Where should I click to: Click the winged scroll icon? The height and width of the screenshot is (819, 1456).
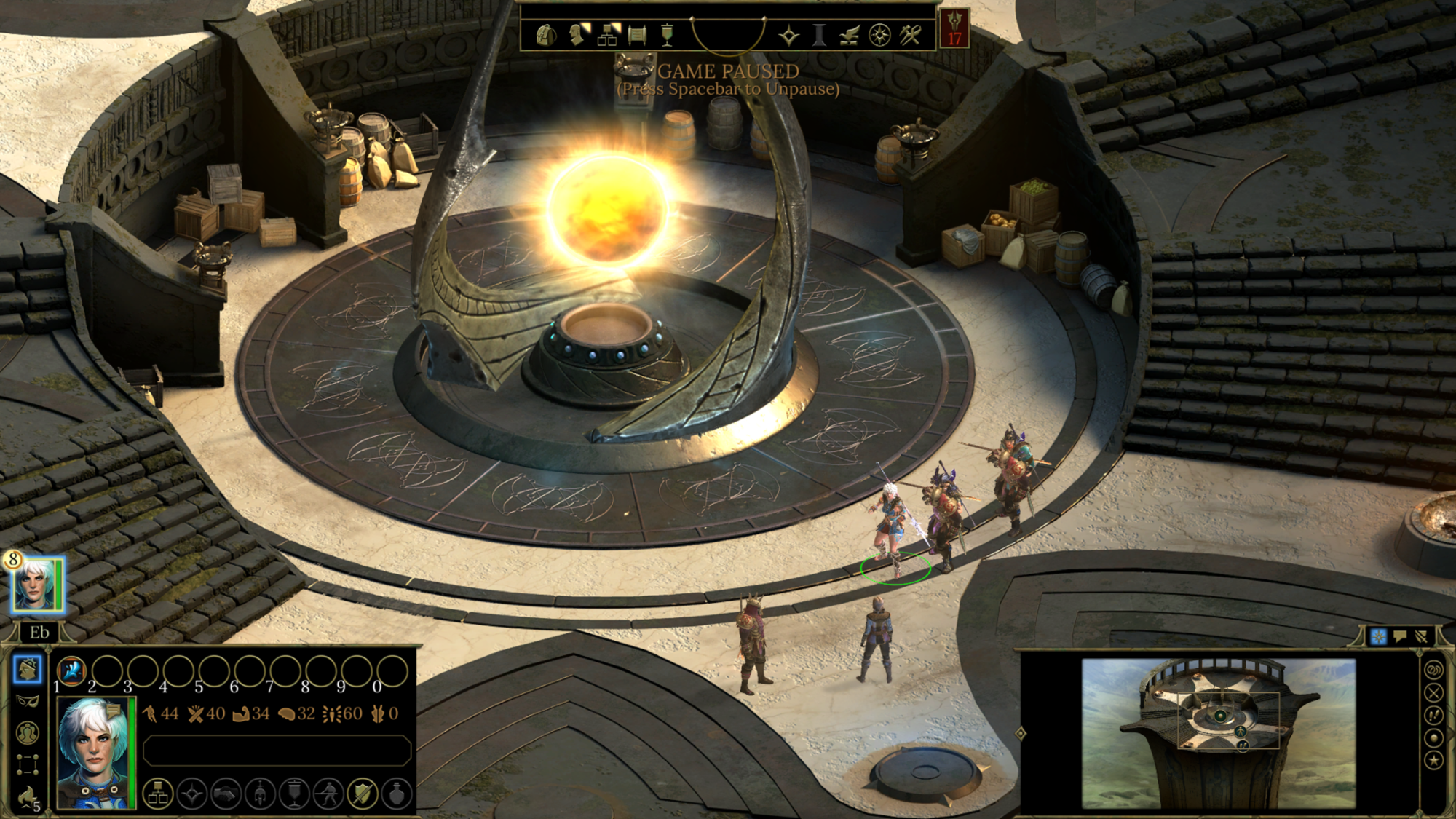(x=849, y=35)
